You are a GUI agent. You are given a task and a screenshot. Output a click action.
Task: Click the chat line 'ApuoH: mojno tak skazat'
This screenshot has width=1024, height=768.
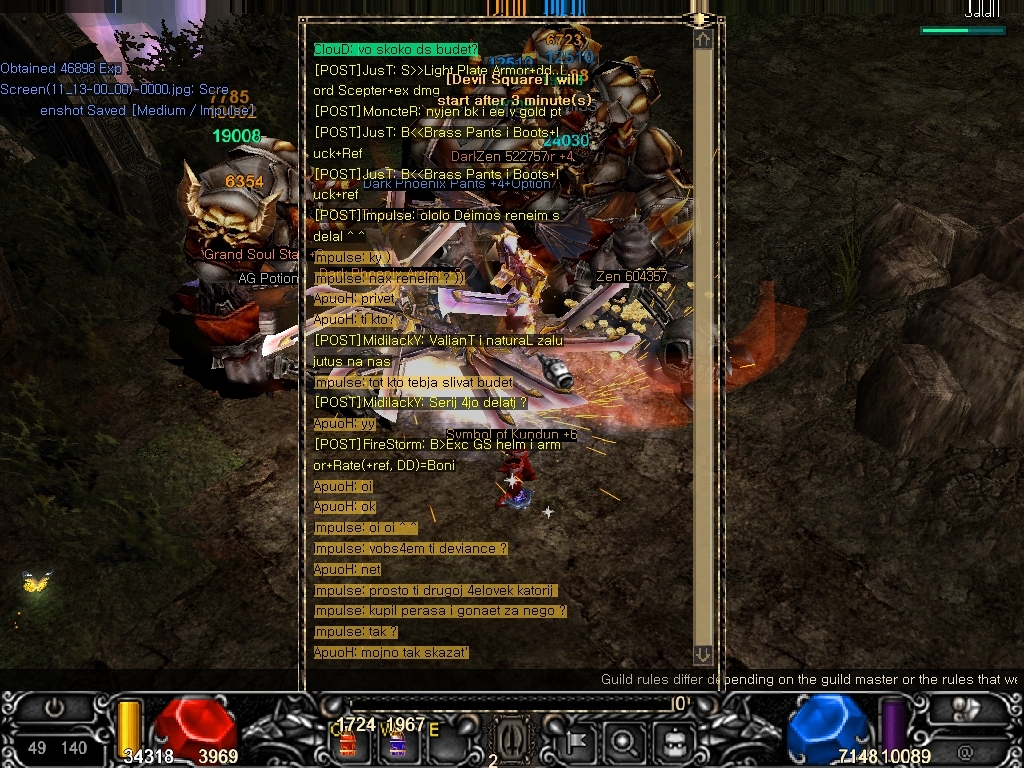pos(392,652)
